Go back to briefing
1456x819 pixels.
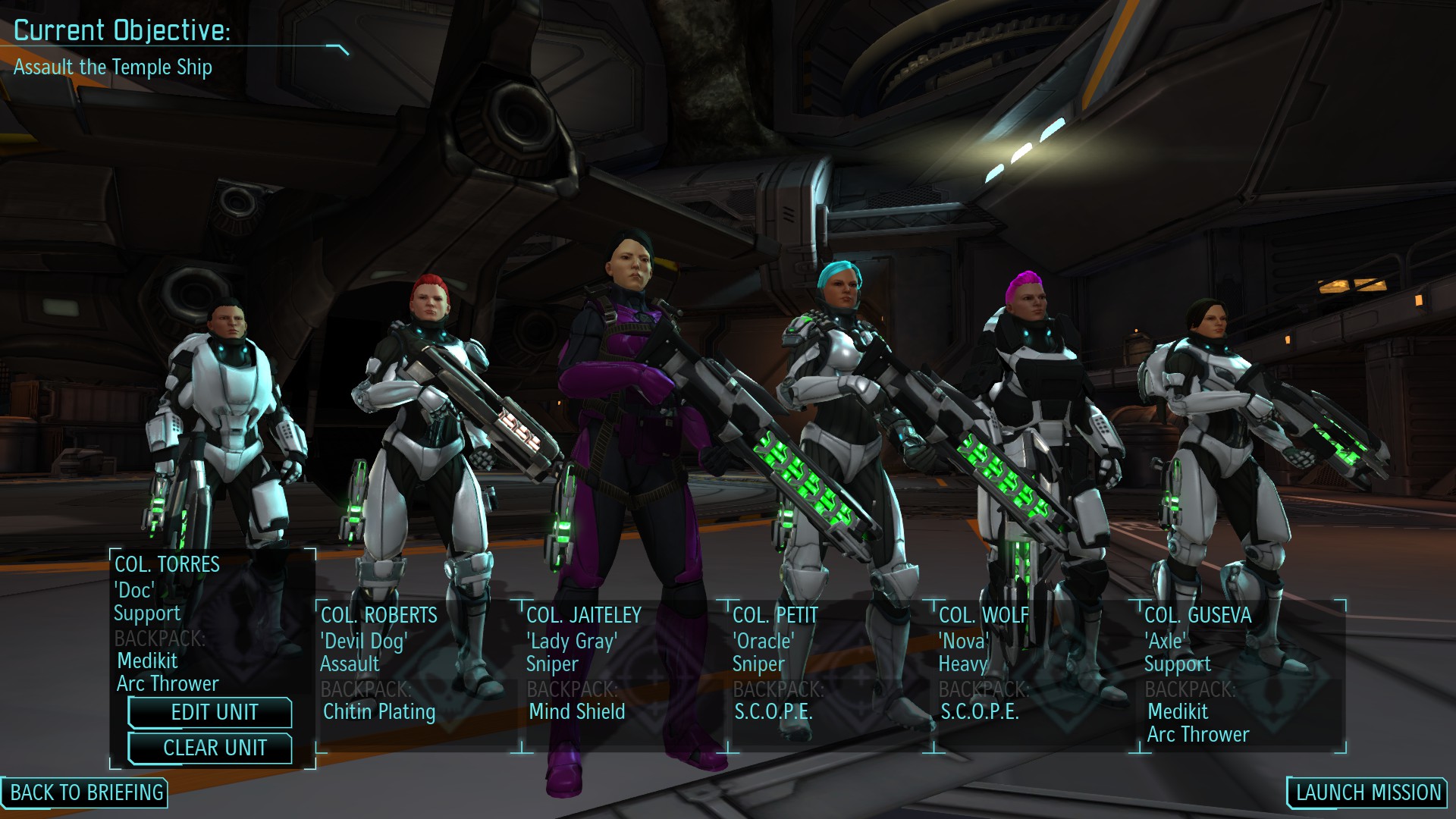tap(86, 792)
